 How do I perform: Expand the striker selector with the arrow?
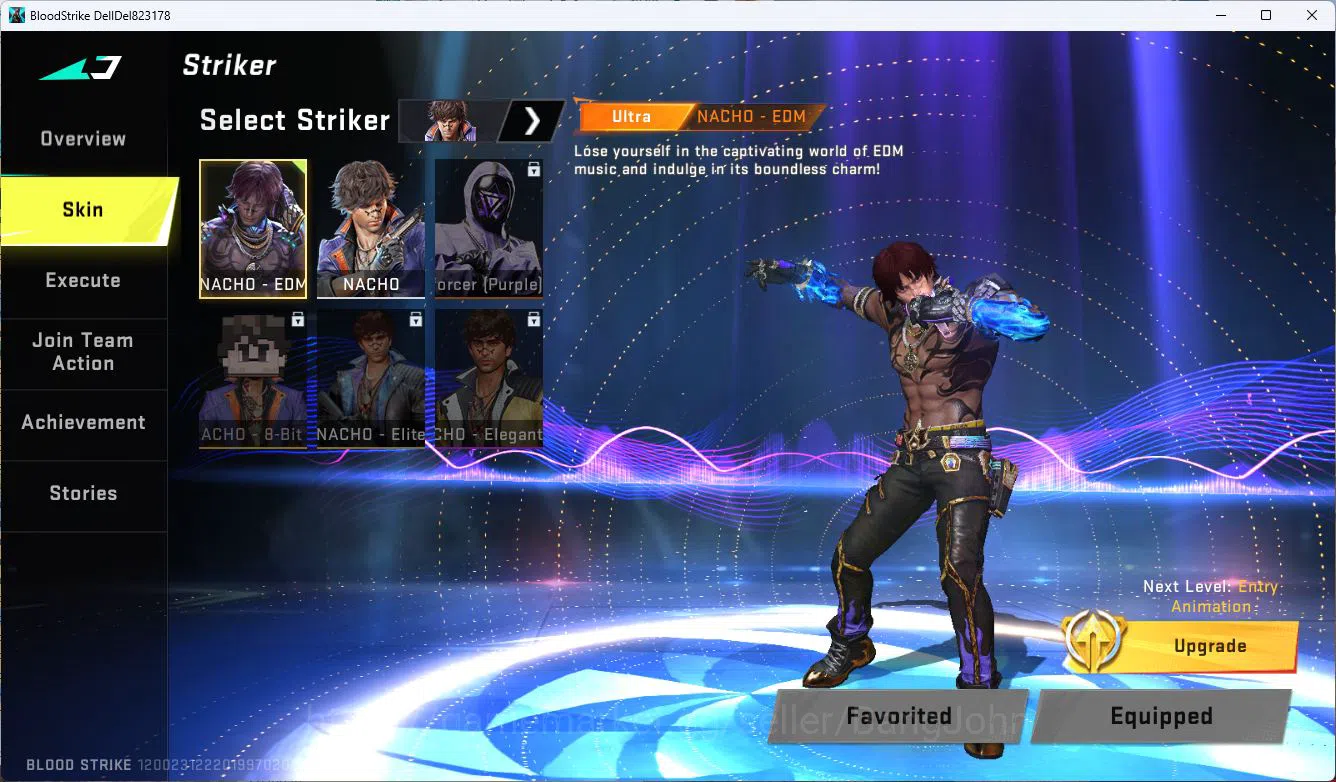(x=532, y=120)
